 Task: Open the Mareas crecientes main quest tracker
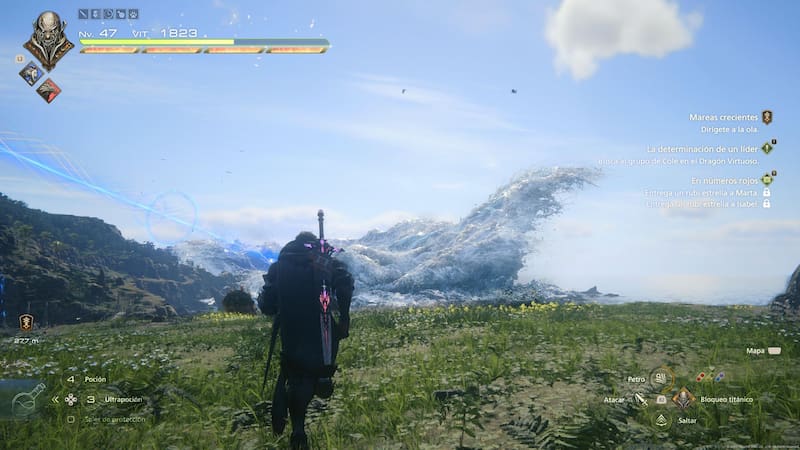(723, 117)
